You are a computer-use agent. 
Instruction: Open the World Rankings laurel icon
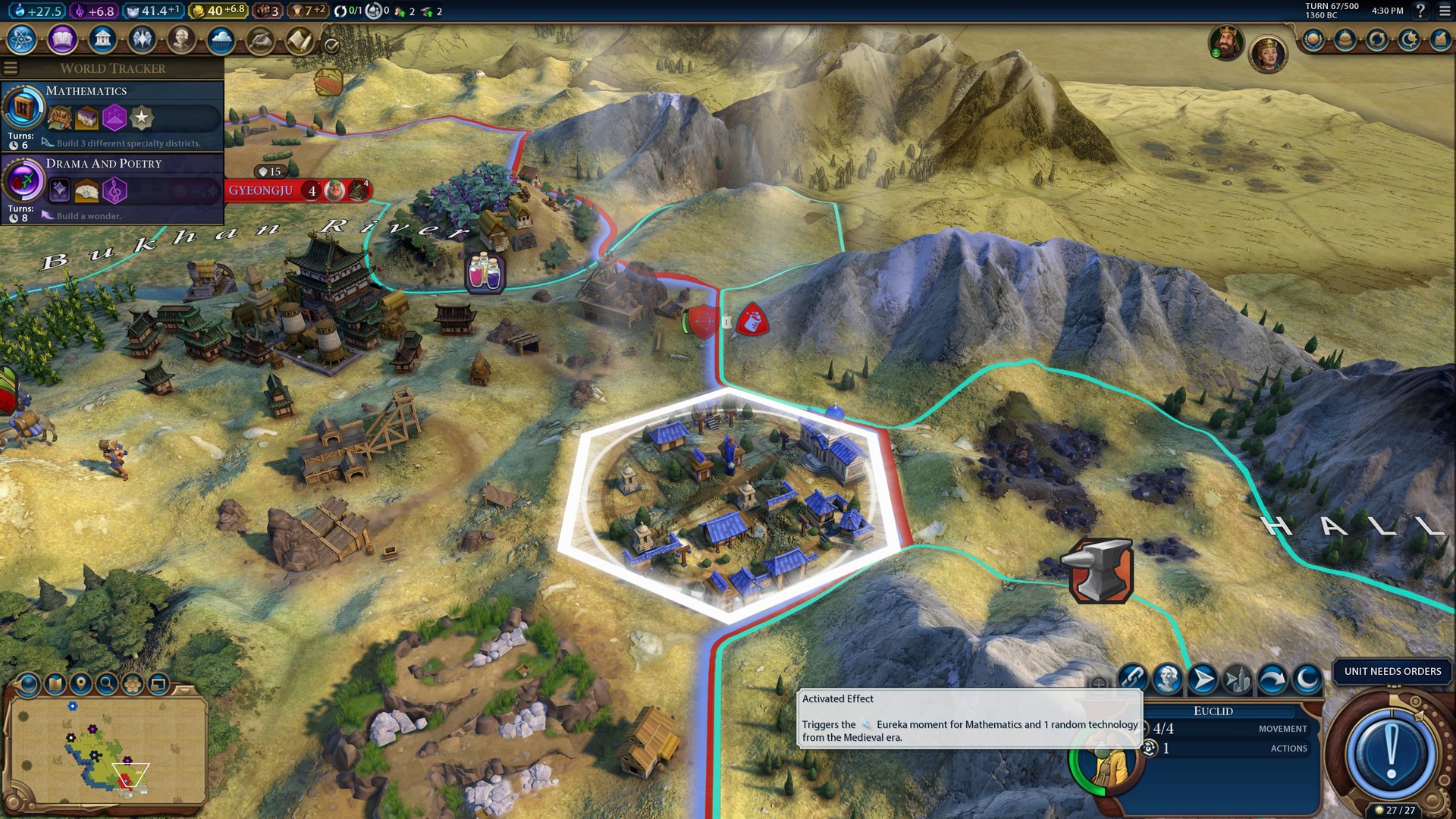(1313, 39)
